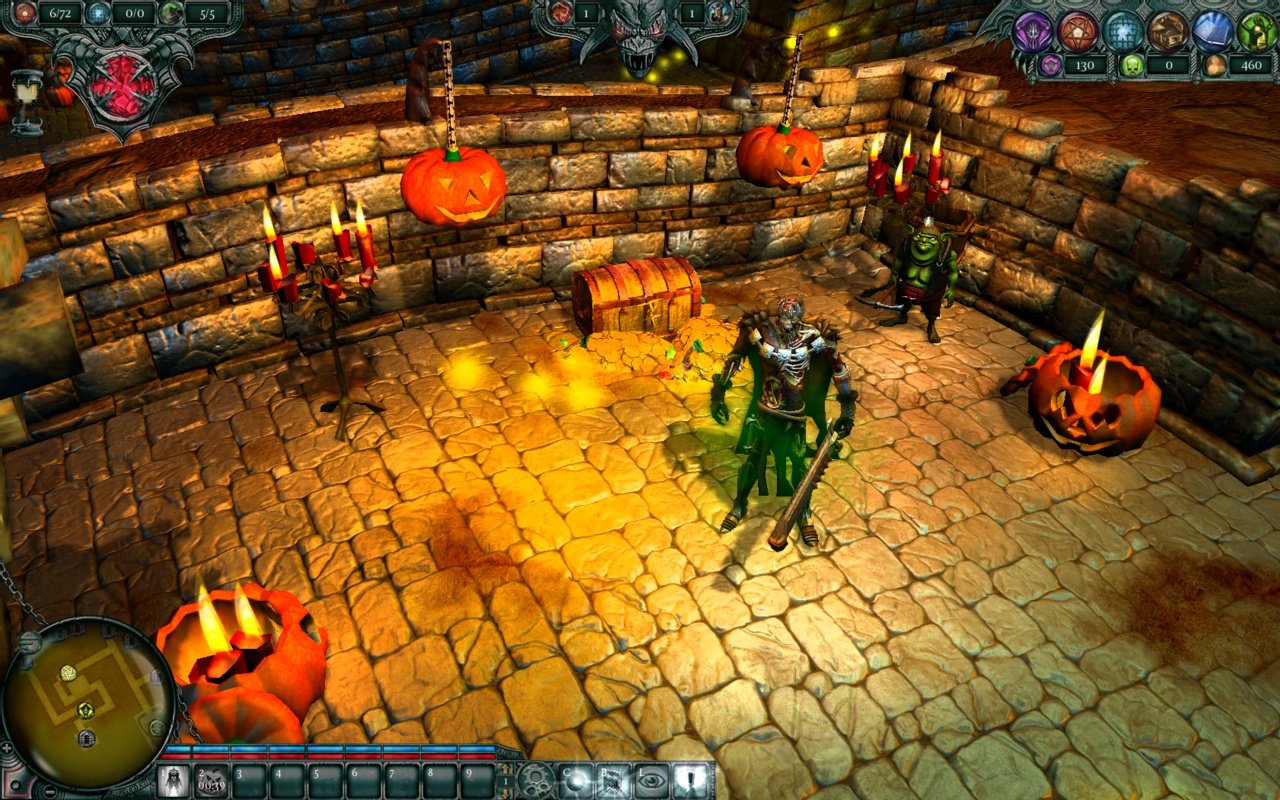This screenshot has width=1280, height=800.
Task: Click the glowing orb marked C
Action: point(575,779)
